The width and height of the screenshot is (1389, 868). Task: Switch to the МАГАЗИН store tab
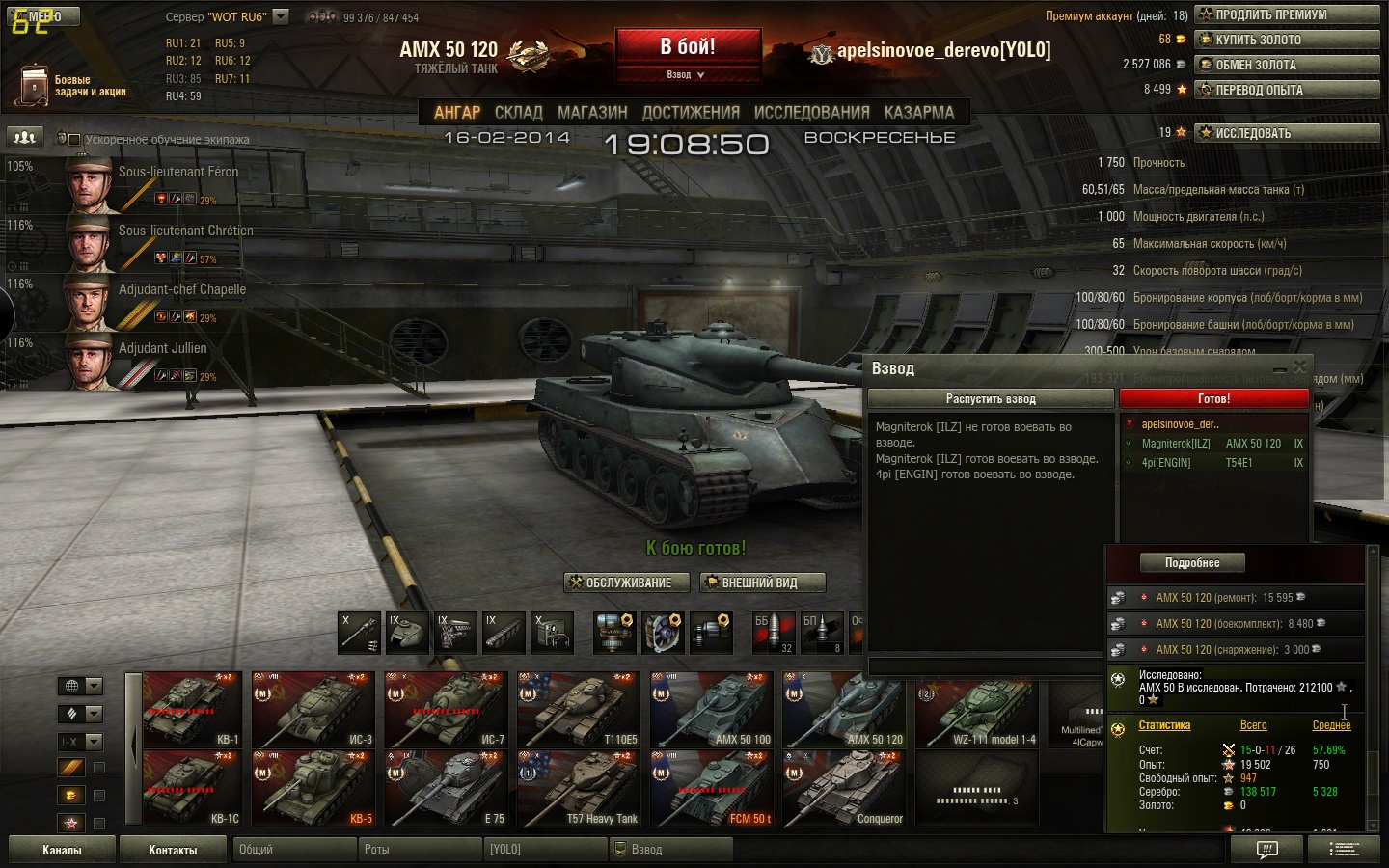(592, 113)
